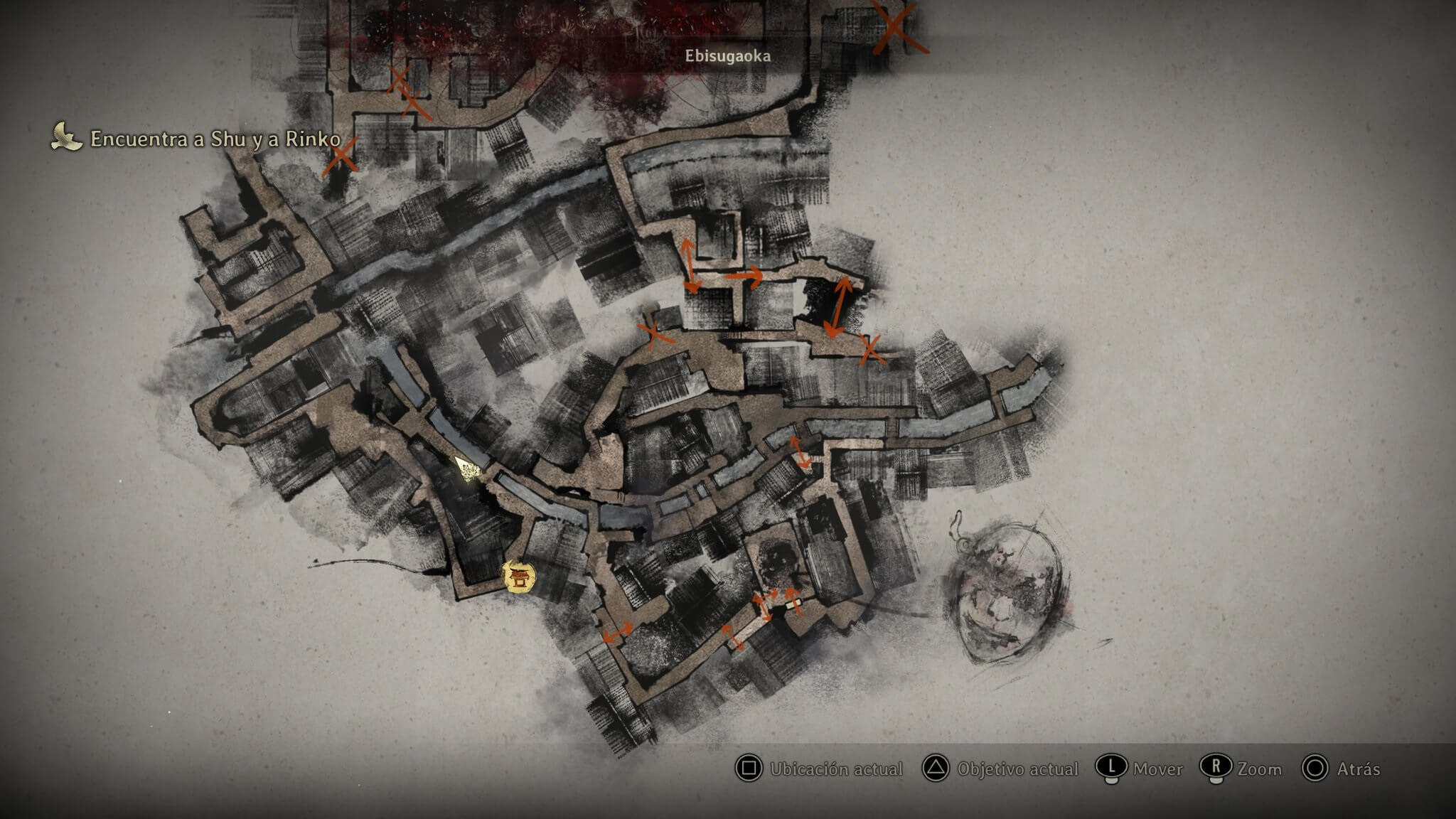The image size is (1456, 819).
Task: Open the 'Encuentra a Shu y a Rinko' objective
Action: pyautogui.click(x=215, y=139)
